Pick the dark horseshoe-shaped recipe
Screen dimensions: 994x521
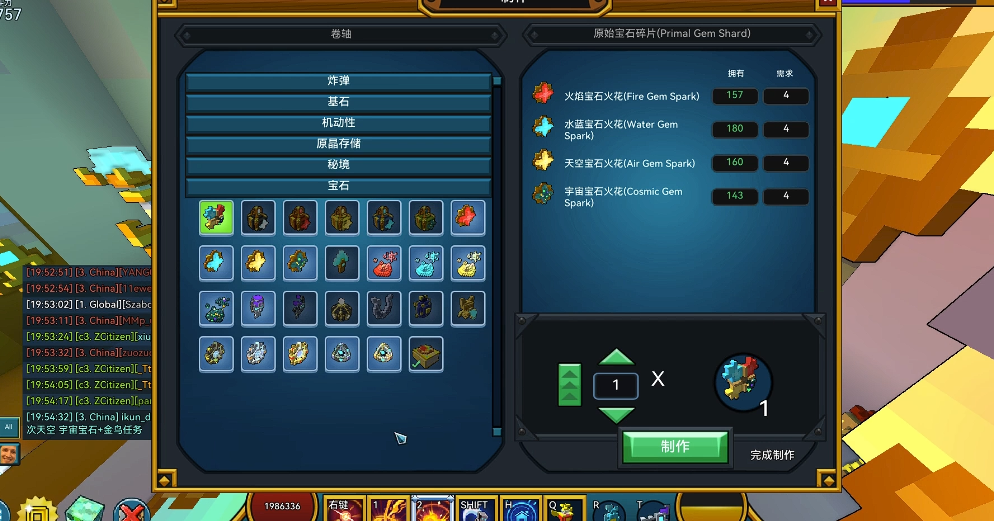click(x=384, y=308)
